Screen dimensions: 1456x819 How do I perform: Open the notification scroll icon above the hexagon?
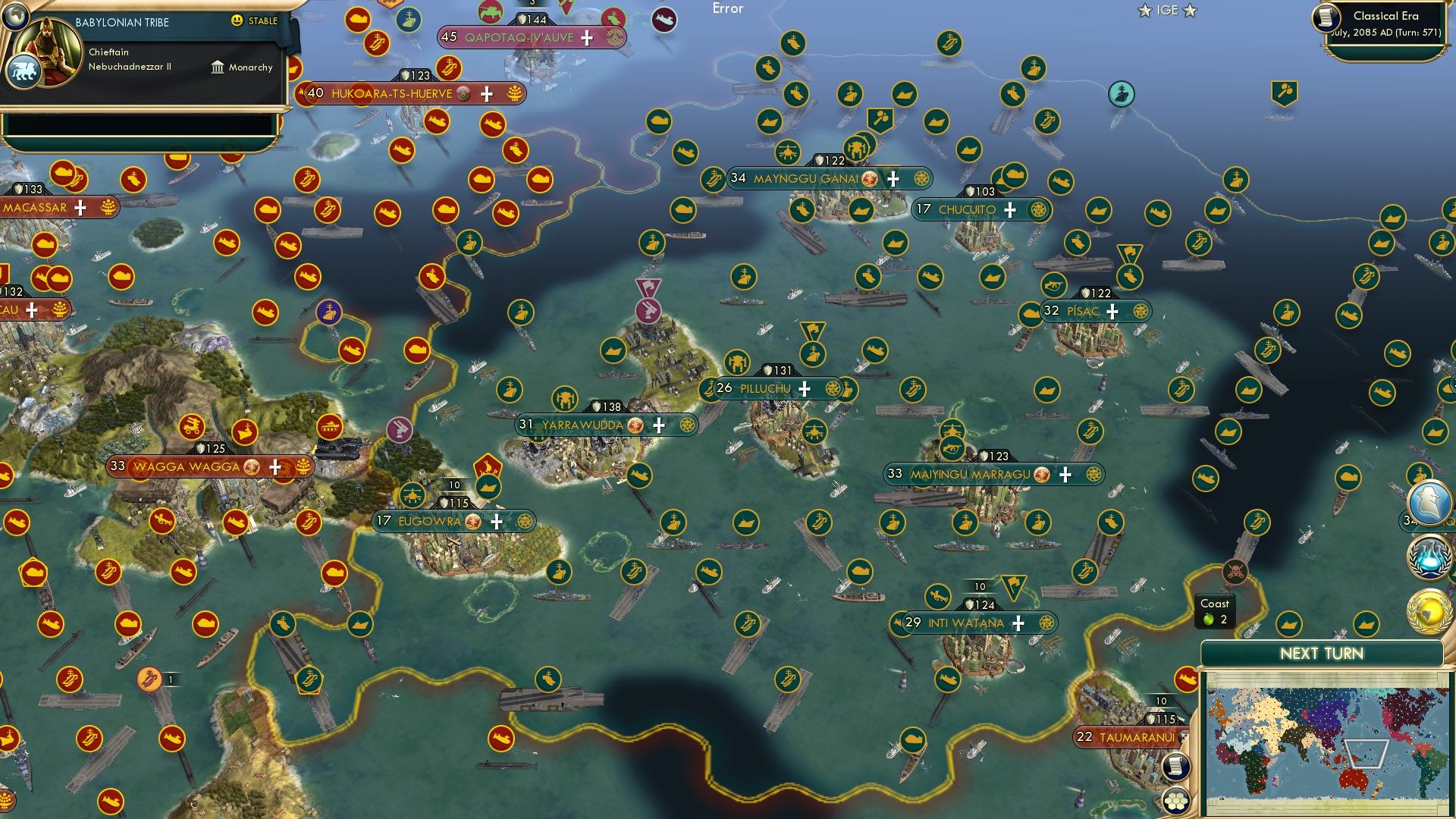(1177, 767)
